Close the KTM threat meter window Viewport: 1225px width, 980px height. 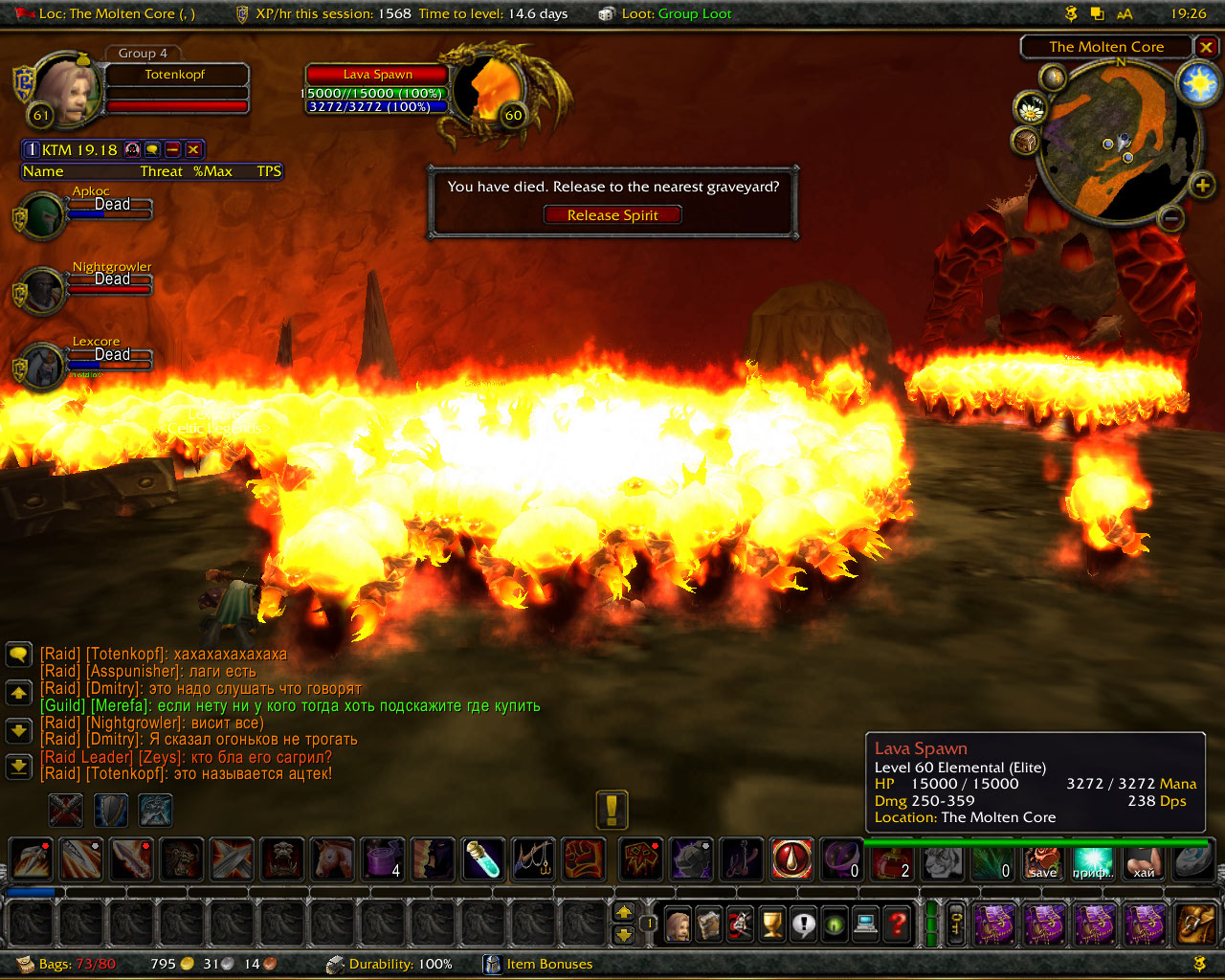click(x=193, y=149)
